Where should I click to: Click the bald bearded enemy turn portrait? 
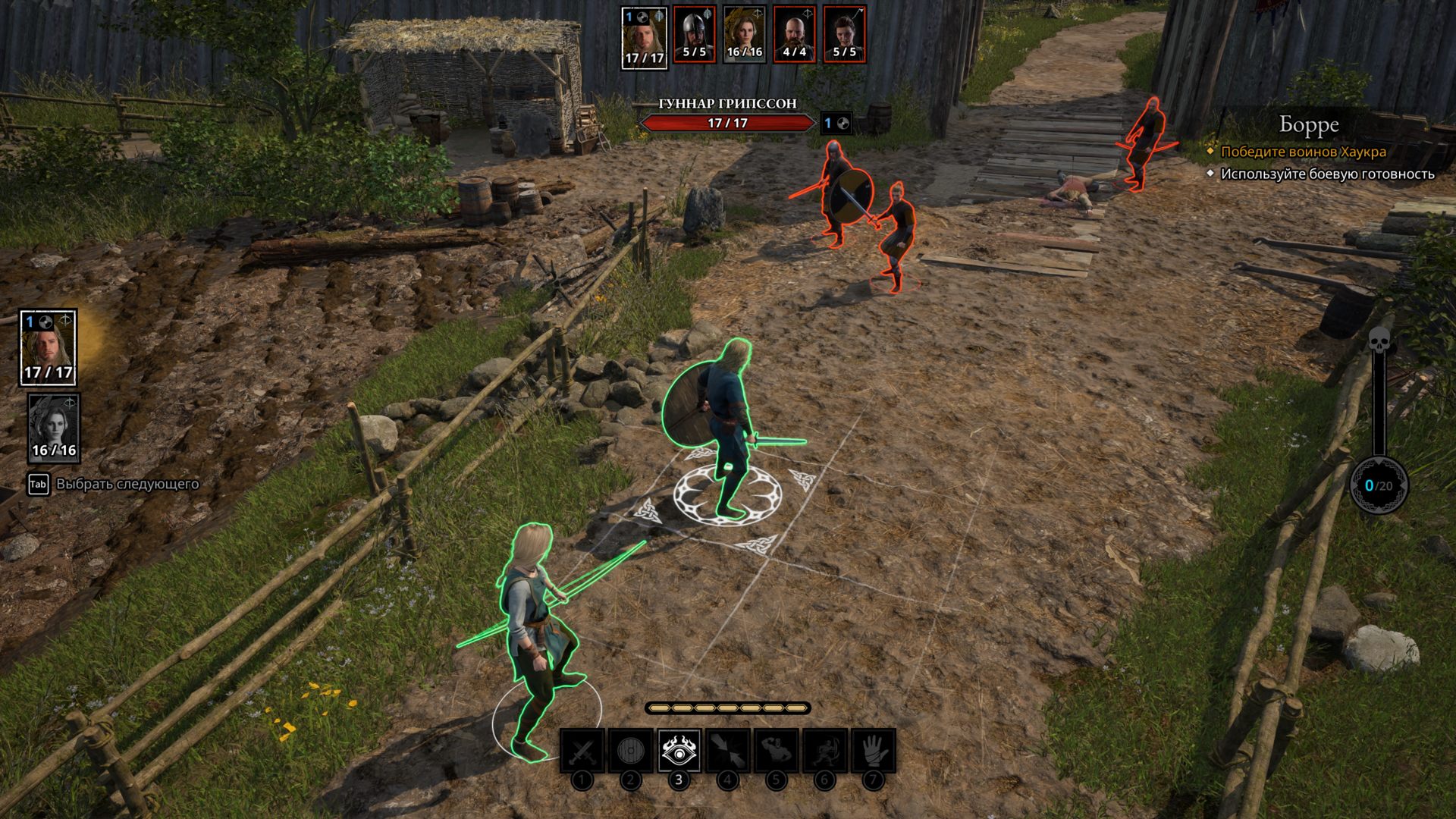pos(795,34)
